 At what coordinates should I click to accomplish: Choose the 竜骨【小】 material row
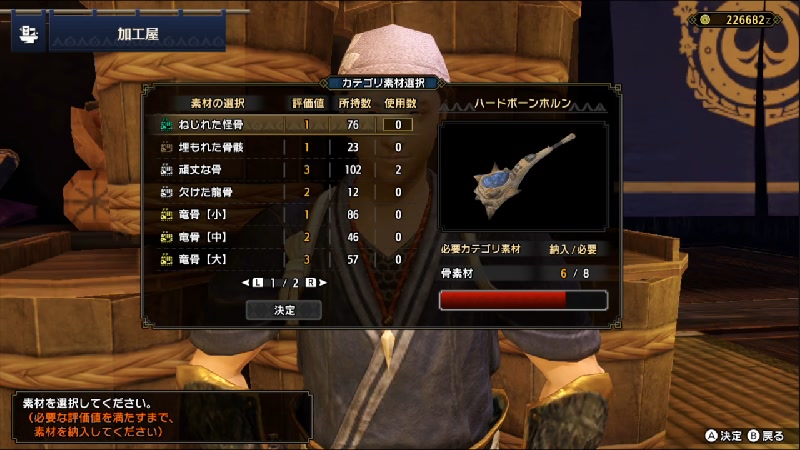point(203,214)
